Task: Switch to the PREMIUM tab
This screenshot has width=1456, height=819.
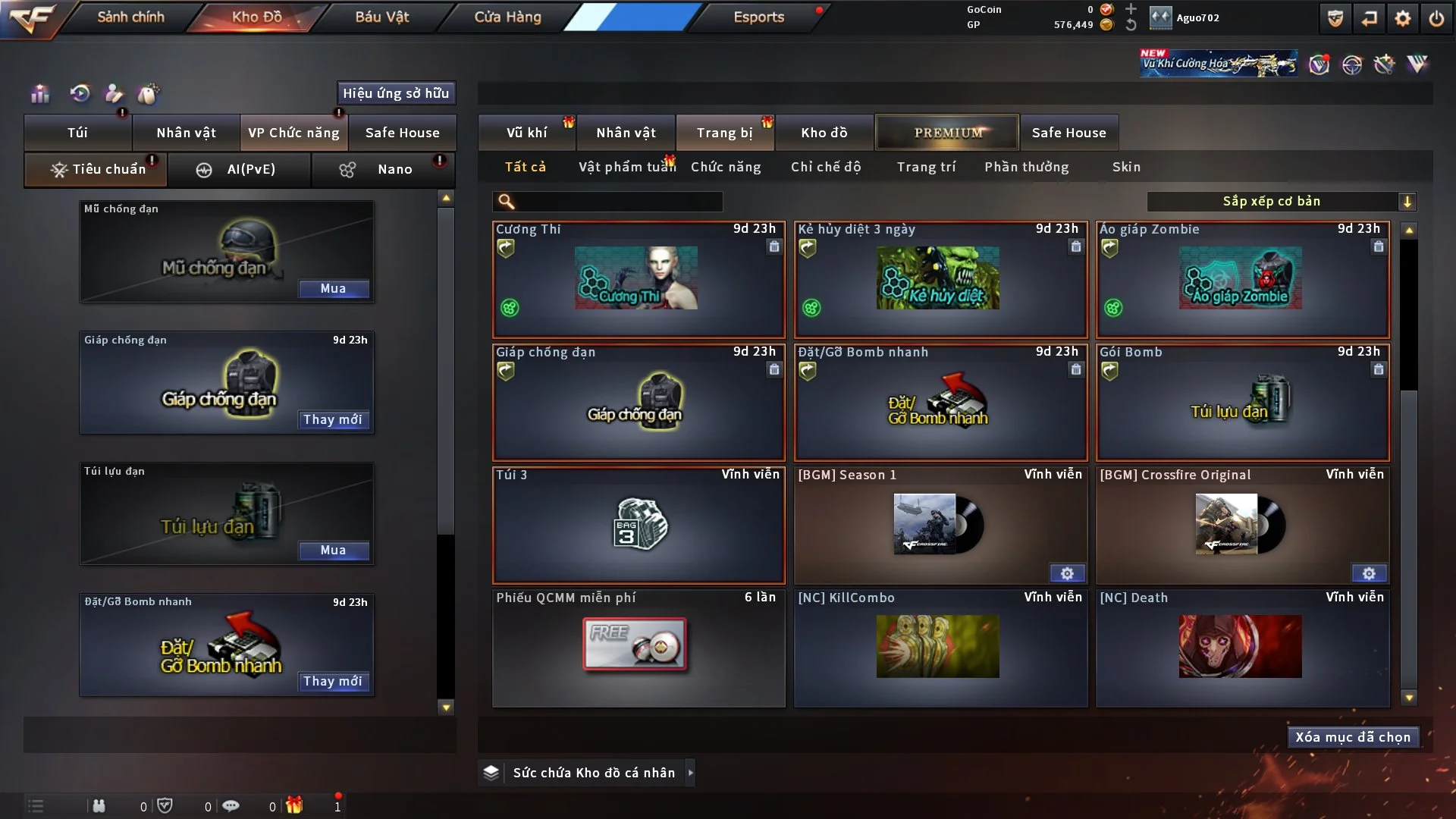Action: click(x=947, y=133)
